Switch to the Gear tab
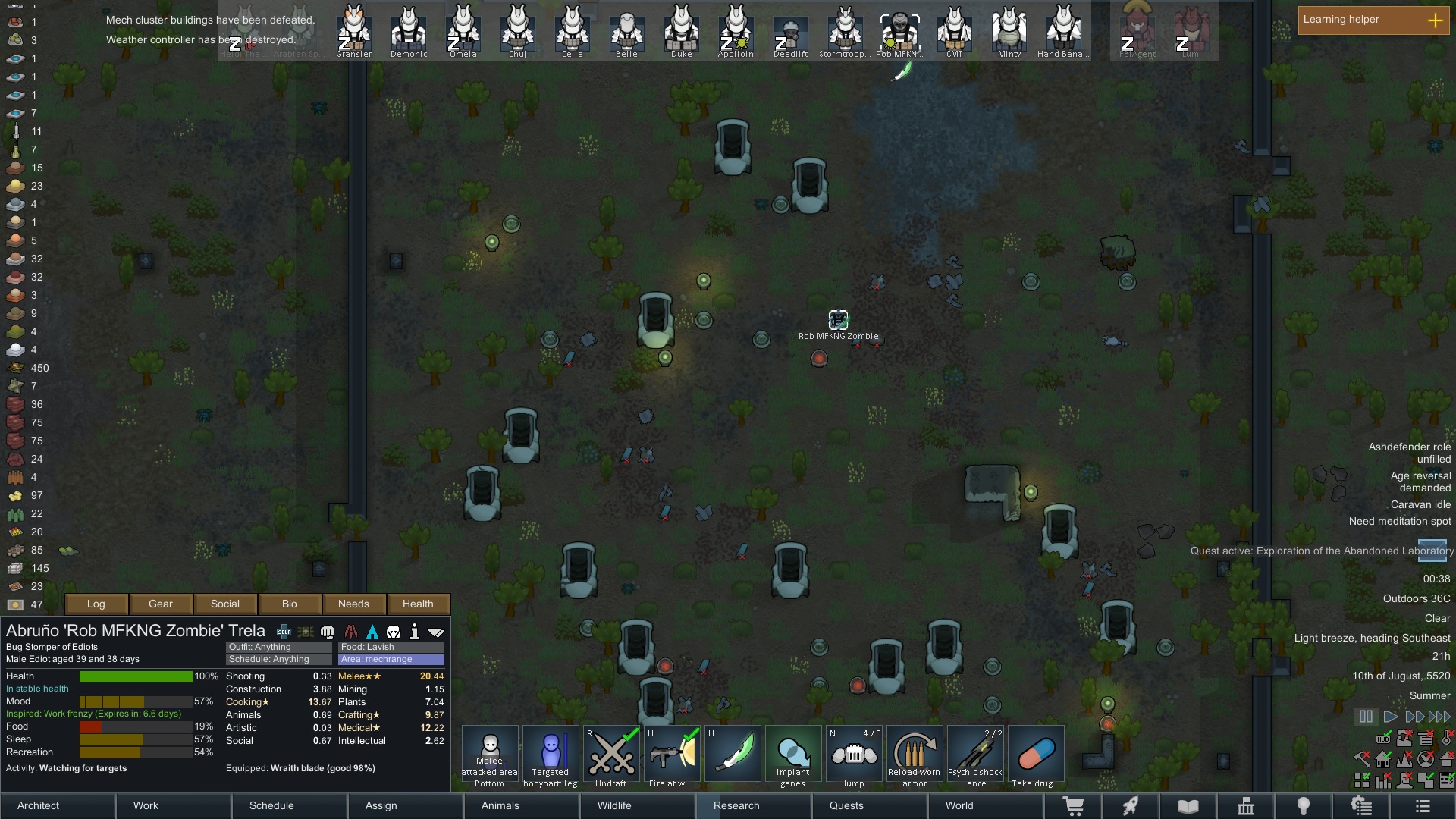The image size is (1456, 819). point(160,604)
